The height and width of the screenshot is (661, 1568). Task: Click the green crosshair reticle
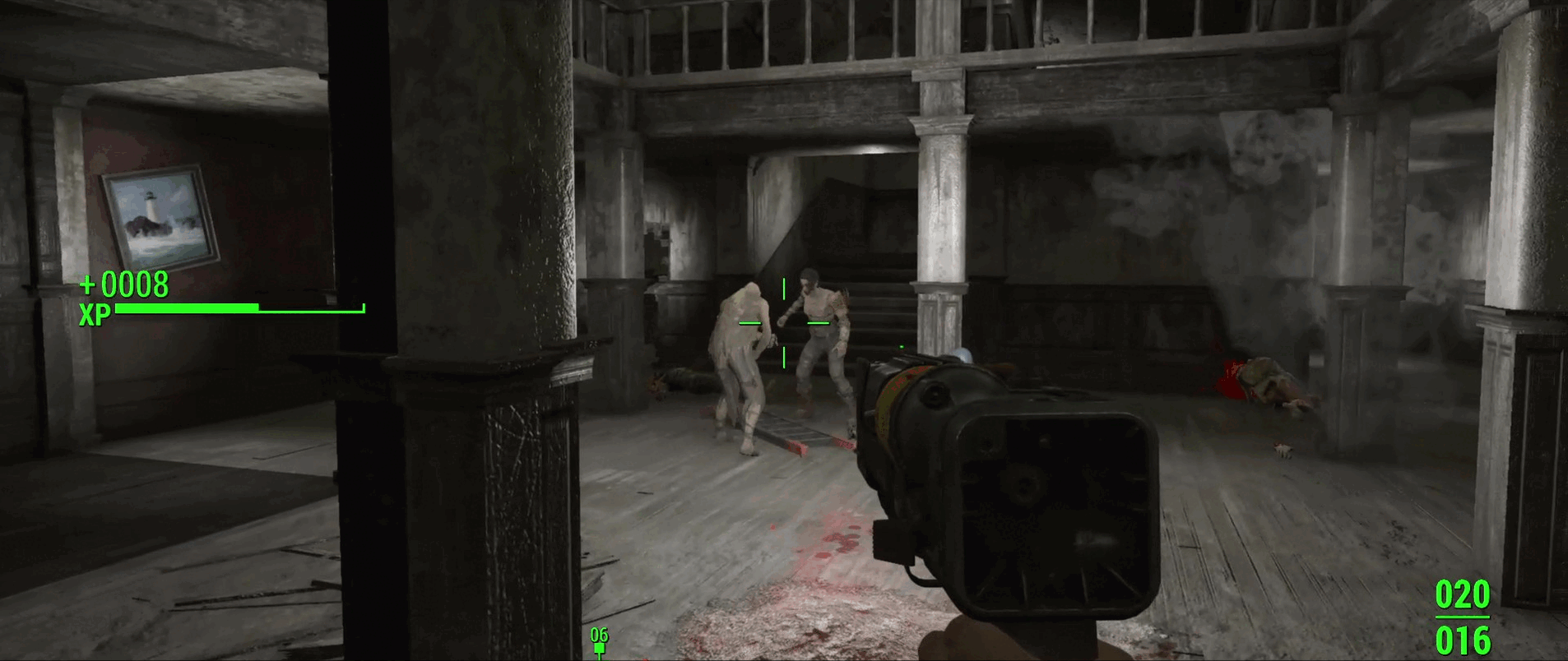point(785,321)
